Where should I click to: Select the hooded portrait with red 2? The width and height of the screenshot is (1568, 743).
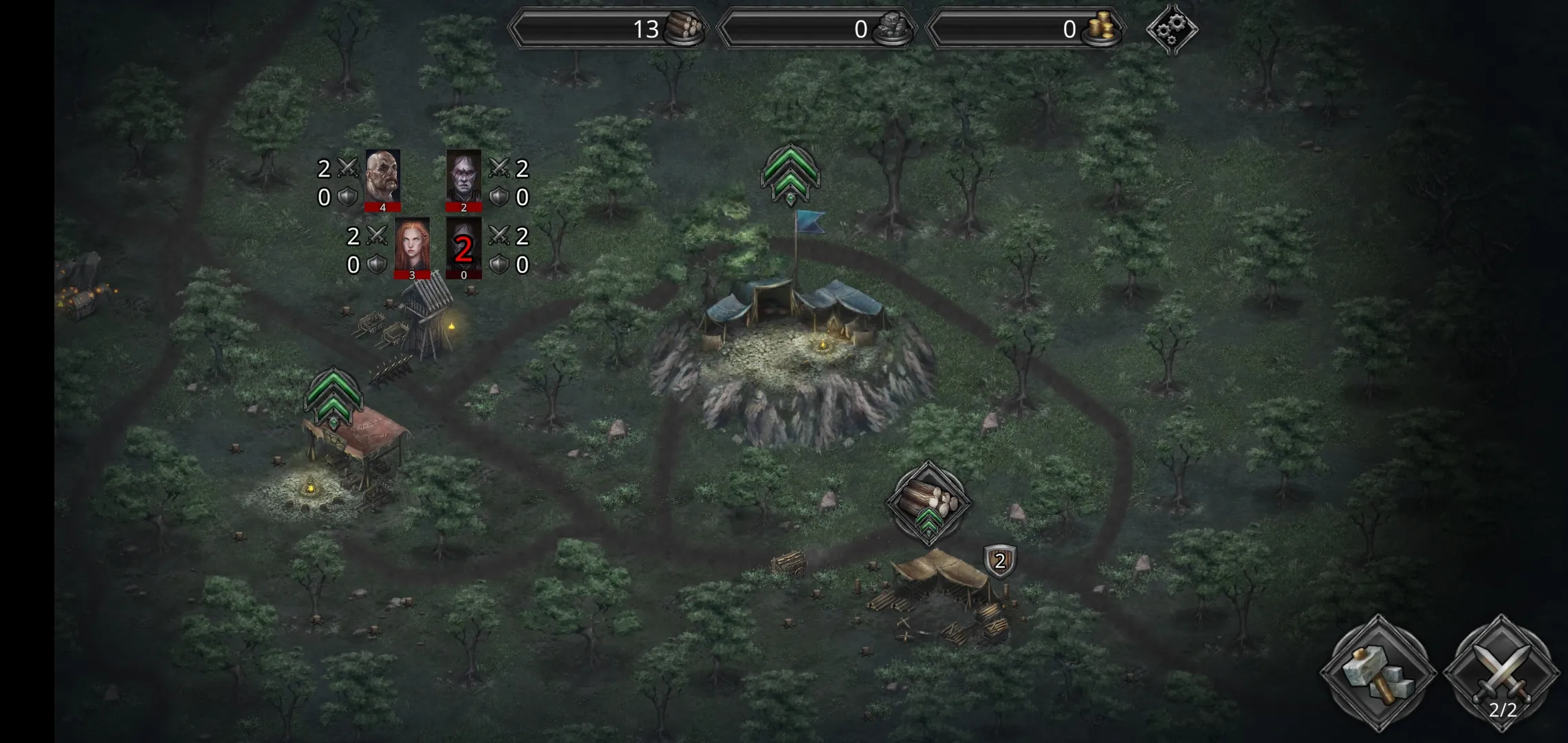pos(464,247)
